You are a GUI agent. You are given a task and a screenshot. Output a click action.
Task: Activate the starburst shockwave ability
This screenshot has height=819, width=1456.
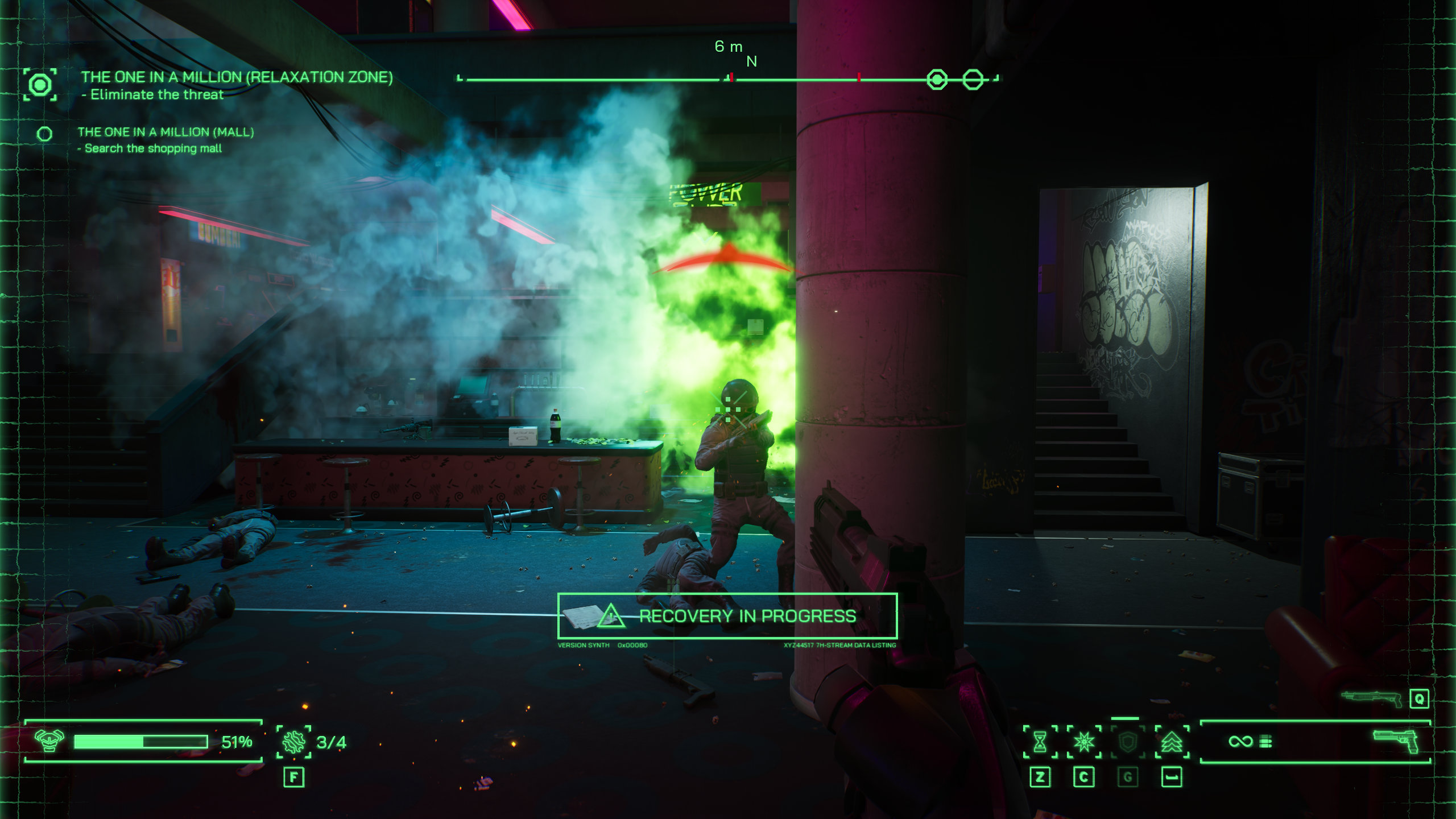[1083, 742]
